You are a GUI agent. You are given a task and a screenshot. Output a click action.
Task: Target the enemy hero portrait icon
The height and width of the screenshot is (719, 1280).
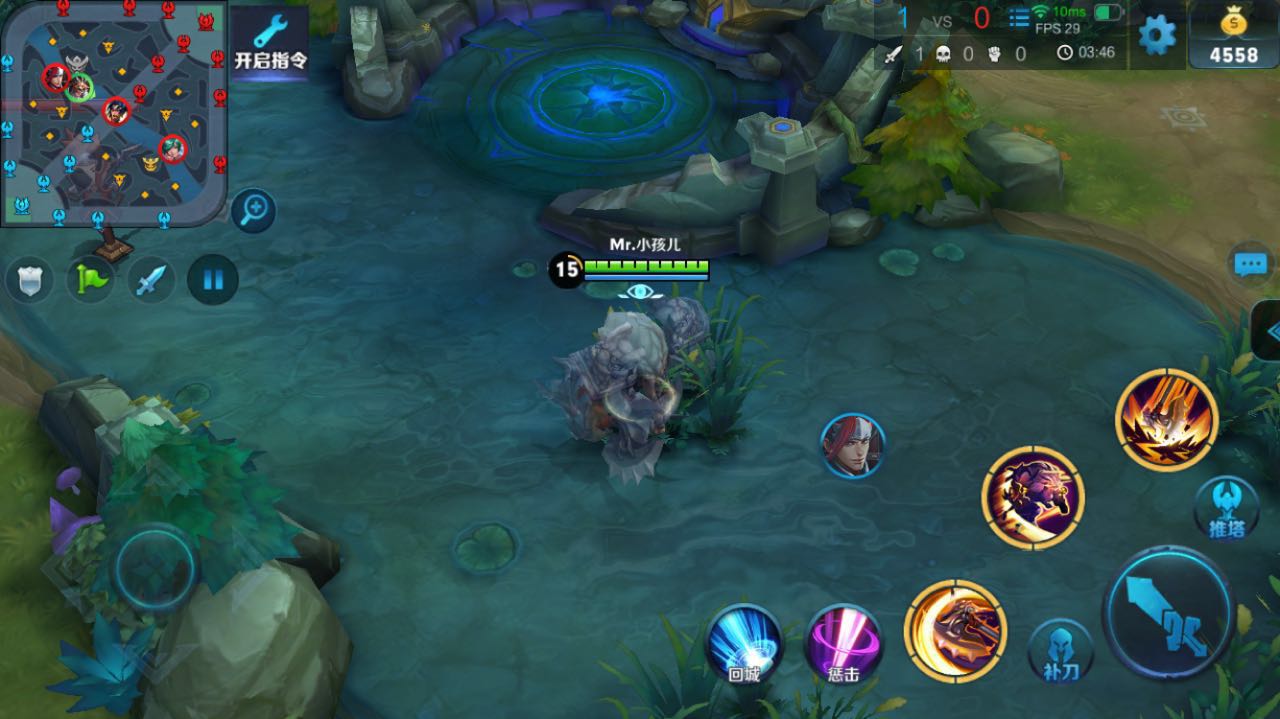(853, 446)
